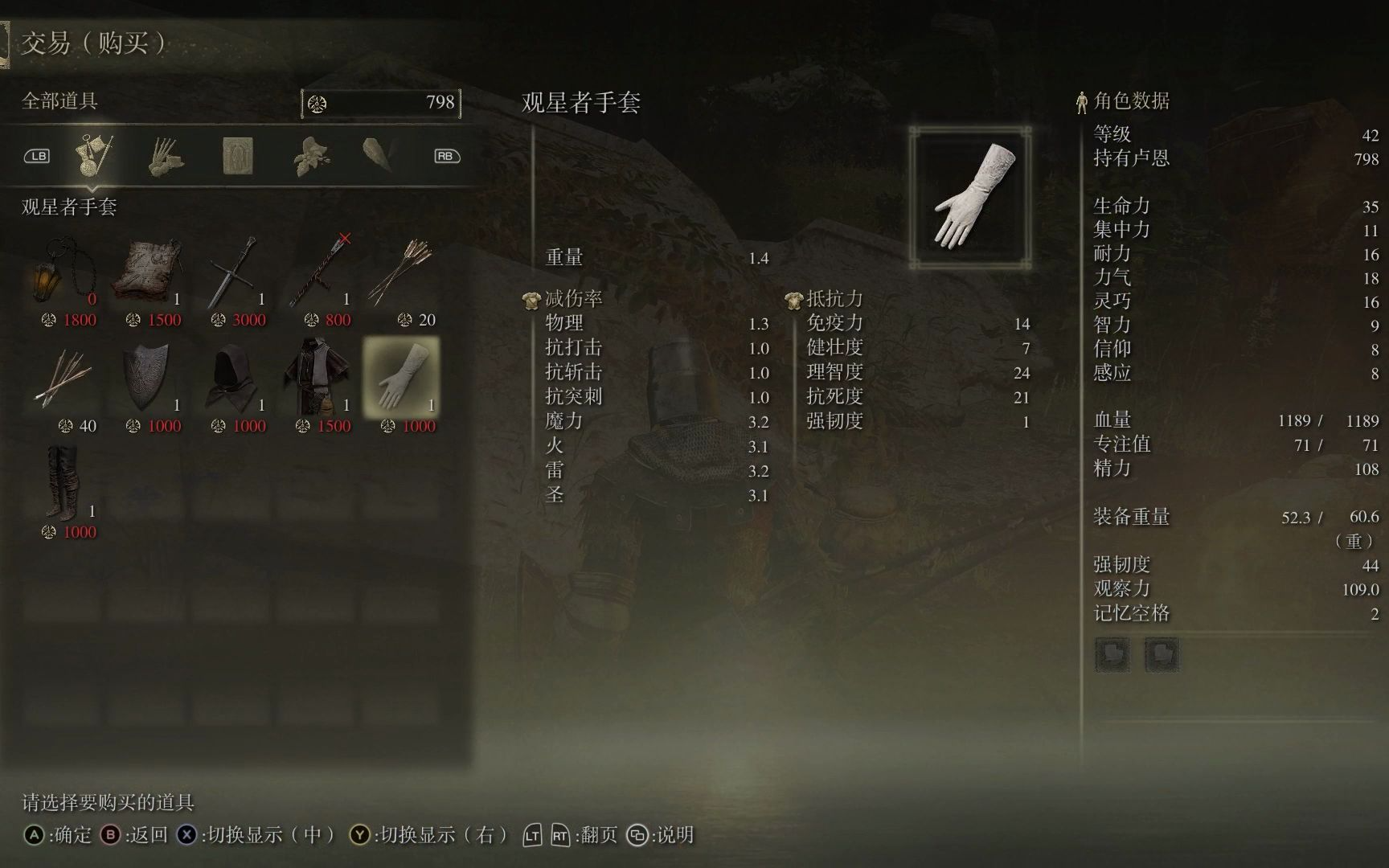This screenshot has width=1389, height=868.
Task: Open the skeletal hand tools tab
Action: click(166, 155)
